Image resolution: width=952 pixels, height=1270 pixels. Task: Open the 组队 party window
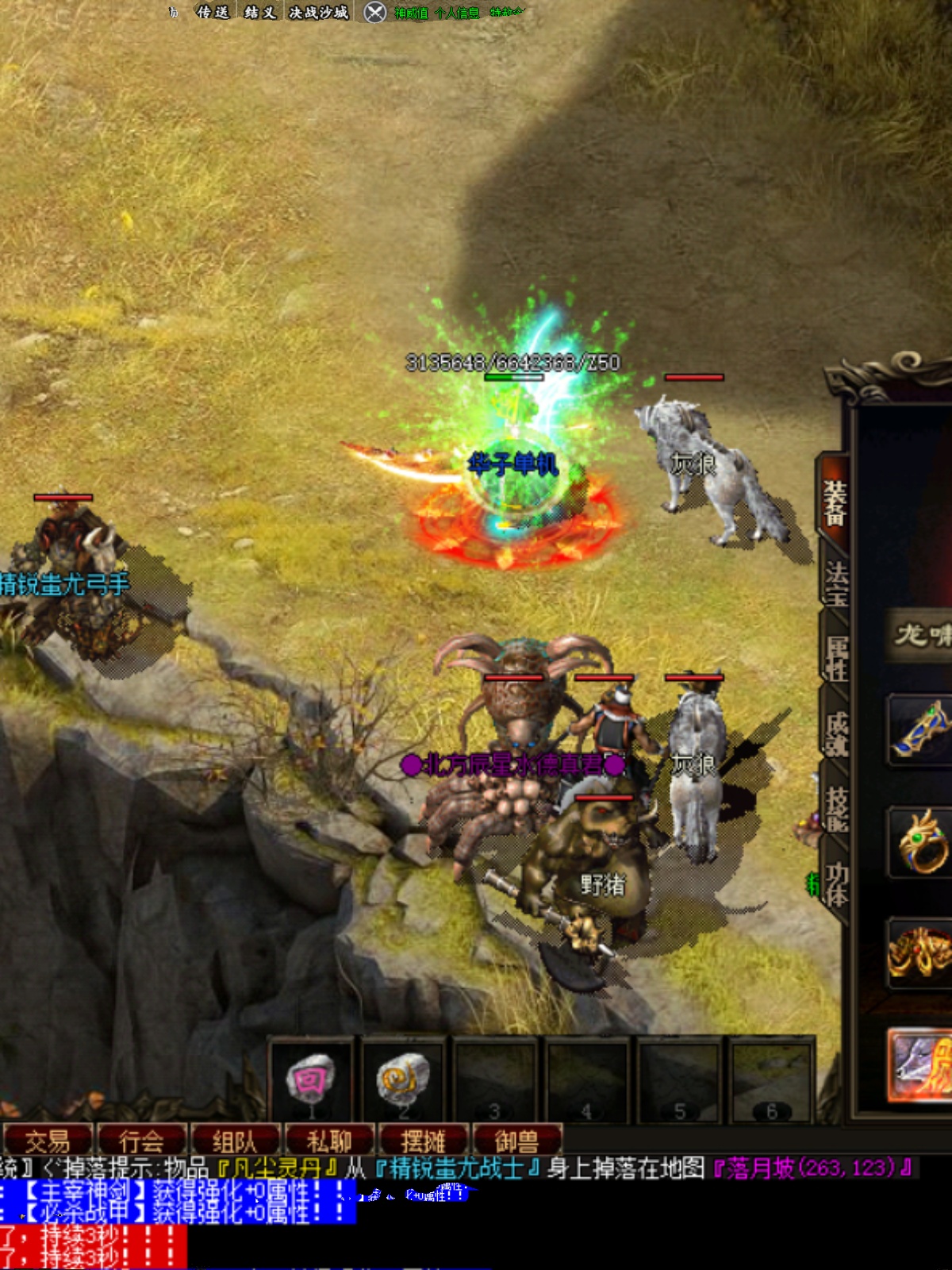click(x=235, y=1141)
